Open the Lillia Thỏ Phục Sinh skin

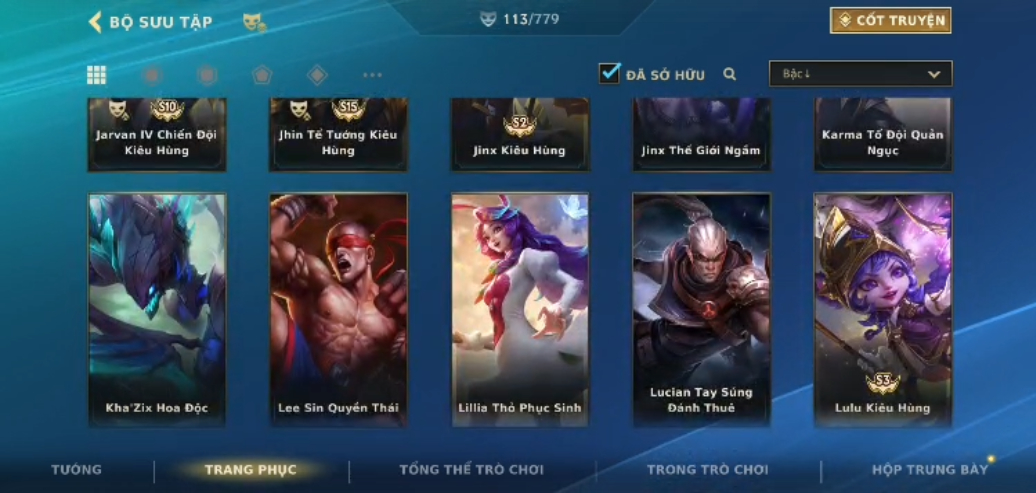pos(519,309)
